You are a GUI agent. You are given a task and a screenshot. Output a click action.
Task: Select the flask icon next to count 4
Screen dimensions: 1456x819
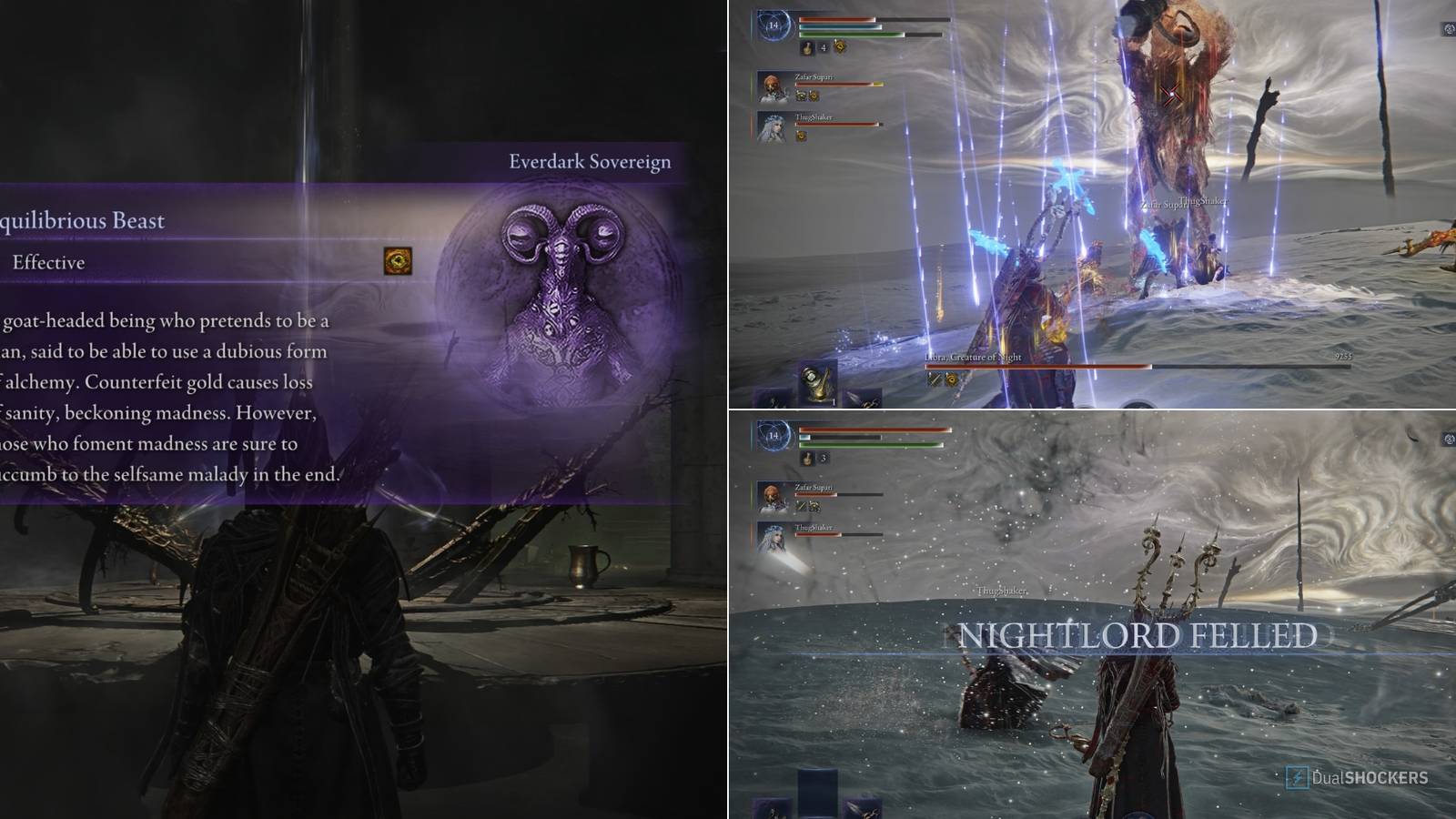(x=808, y=48)
